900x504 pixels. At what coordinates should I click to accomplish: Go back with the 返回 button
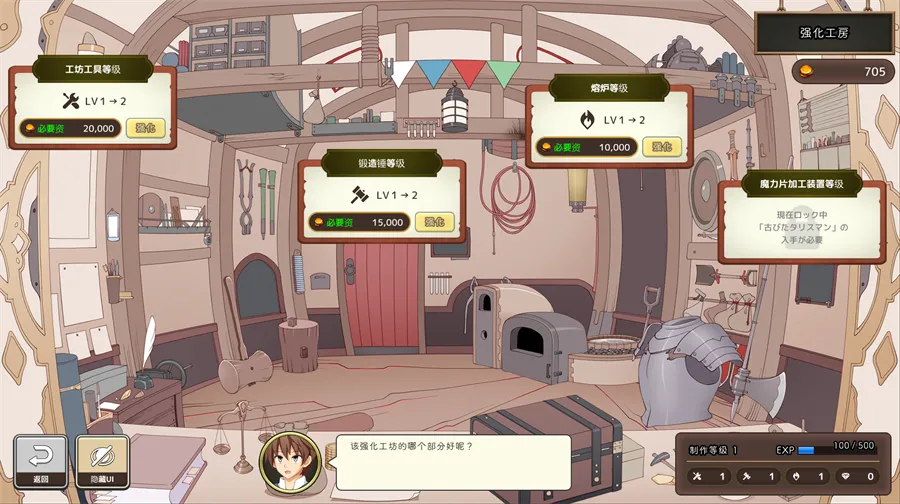coord(41,463)
